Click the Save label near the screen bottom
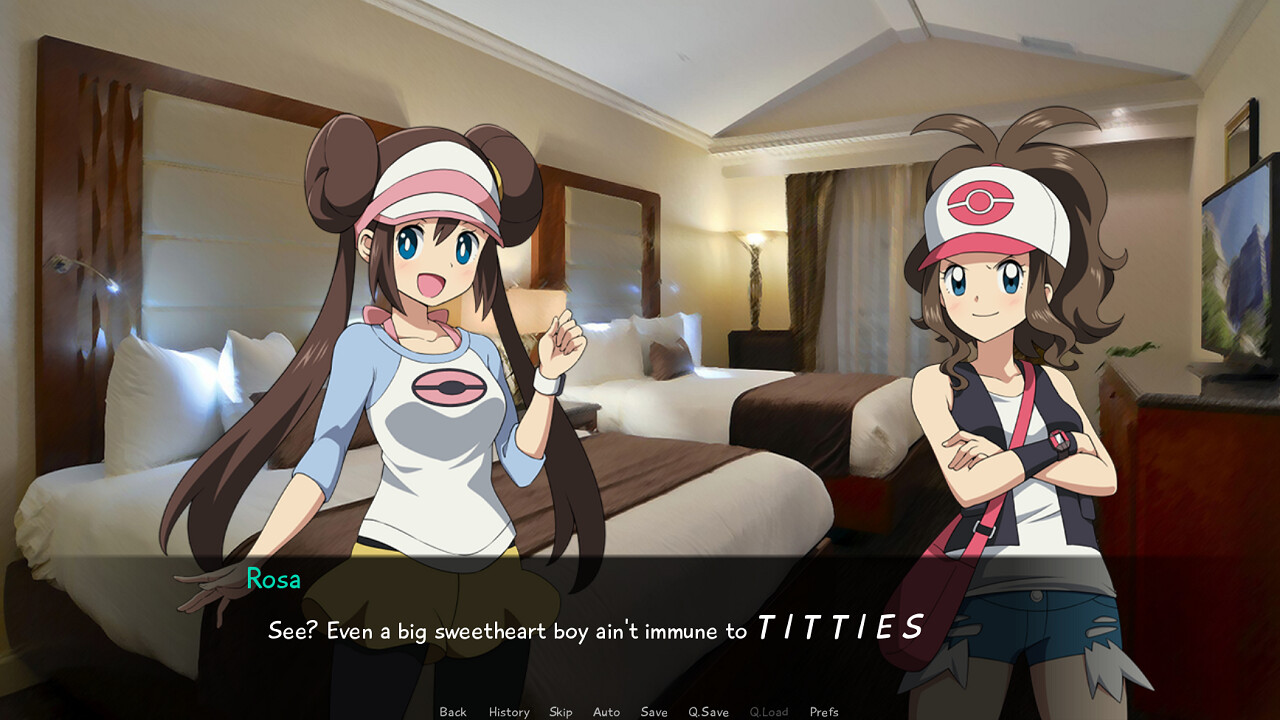The width and height of the screenshot is (1280, 720). [x=653, y=712]
